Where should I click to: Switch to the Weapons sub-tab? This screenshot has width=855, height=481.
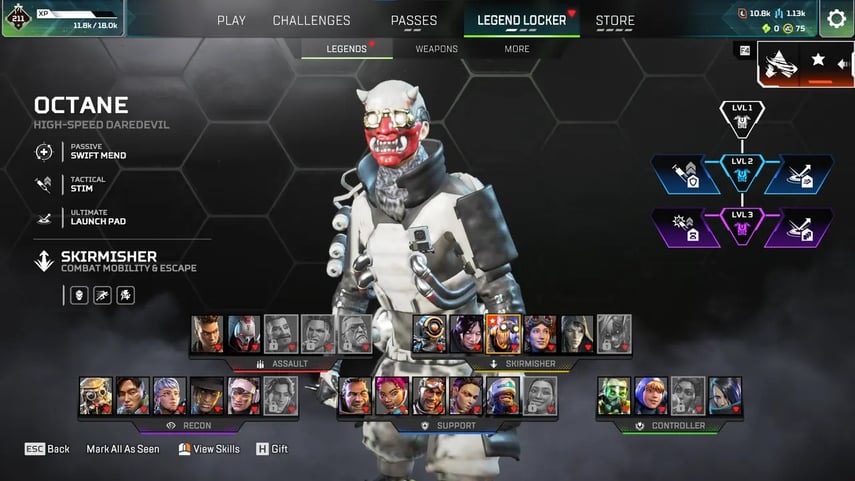pos(436,49)
